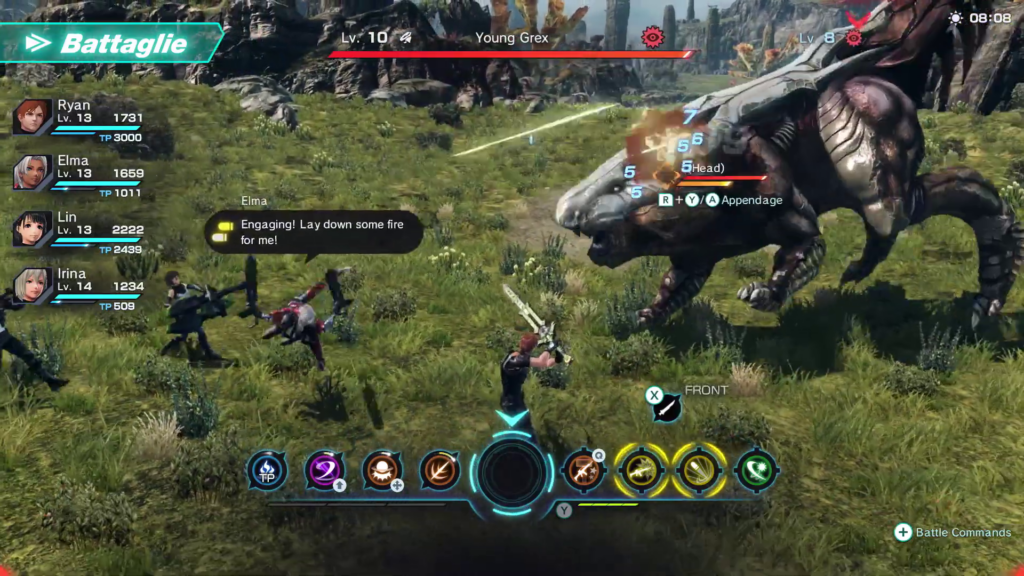Trigger the orange spiked aura art

tap(383, 470)
